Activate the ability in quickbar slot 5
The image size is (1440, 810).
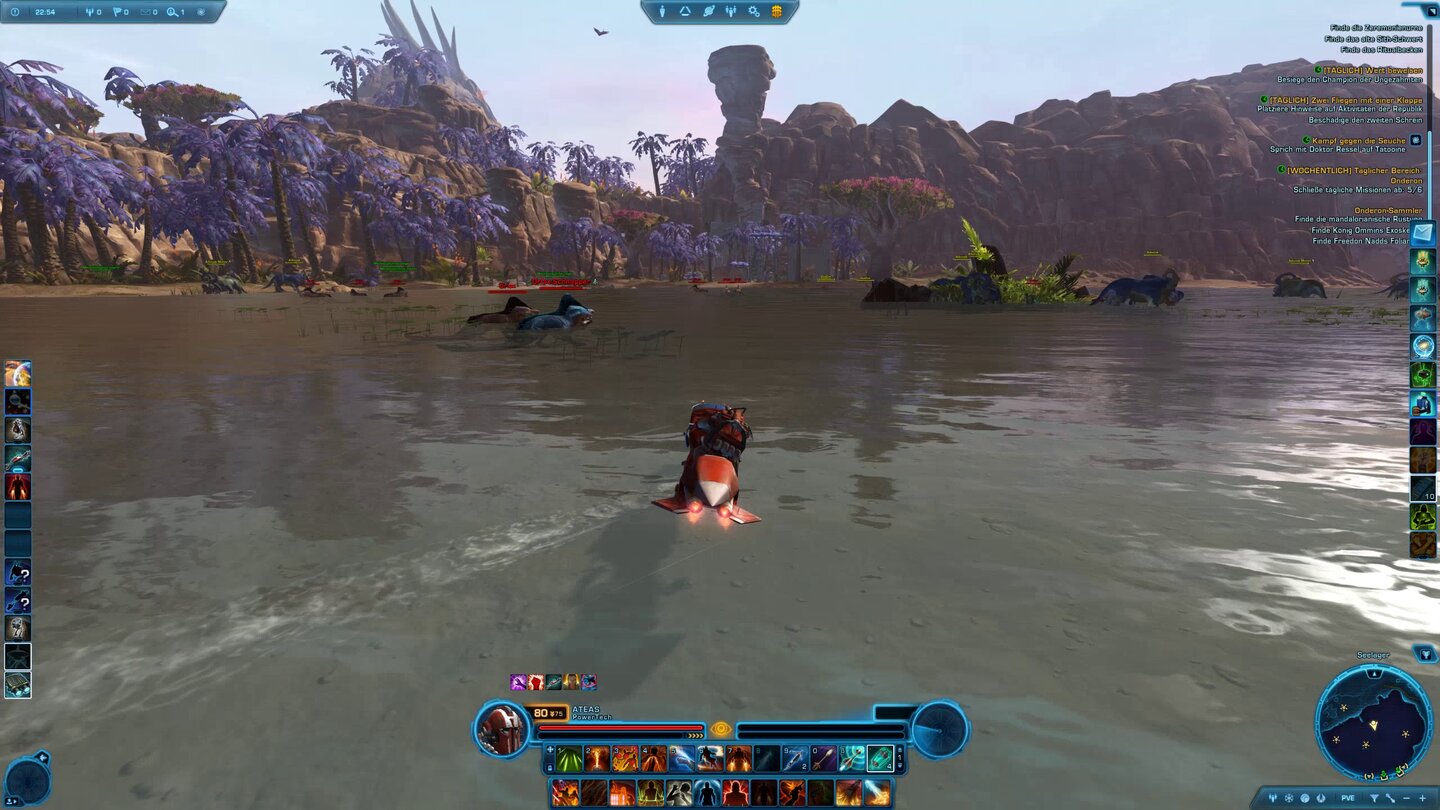(681, 758)
